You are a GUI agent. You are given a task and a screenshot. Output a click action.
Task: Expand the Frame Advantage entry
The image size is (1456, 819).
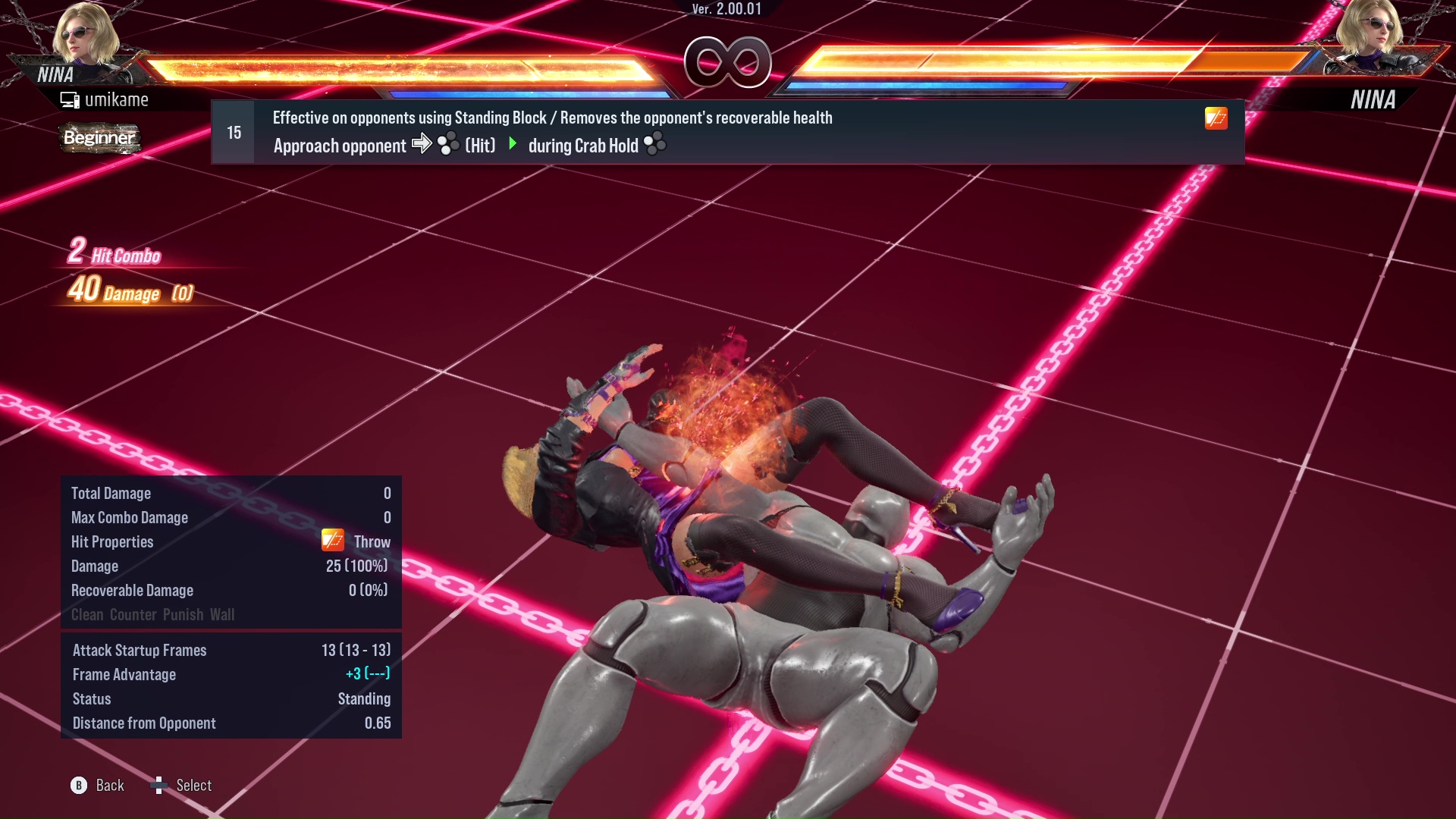124,674
